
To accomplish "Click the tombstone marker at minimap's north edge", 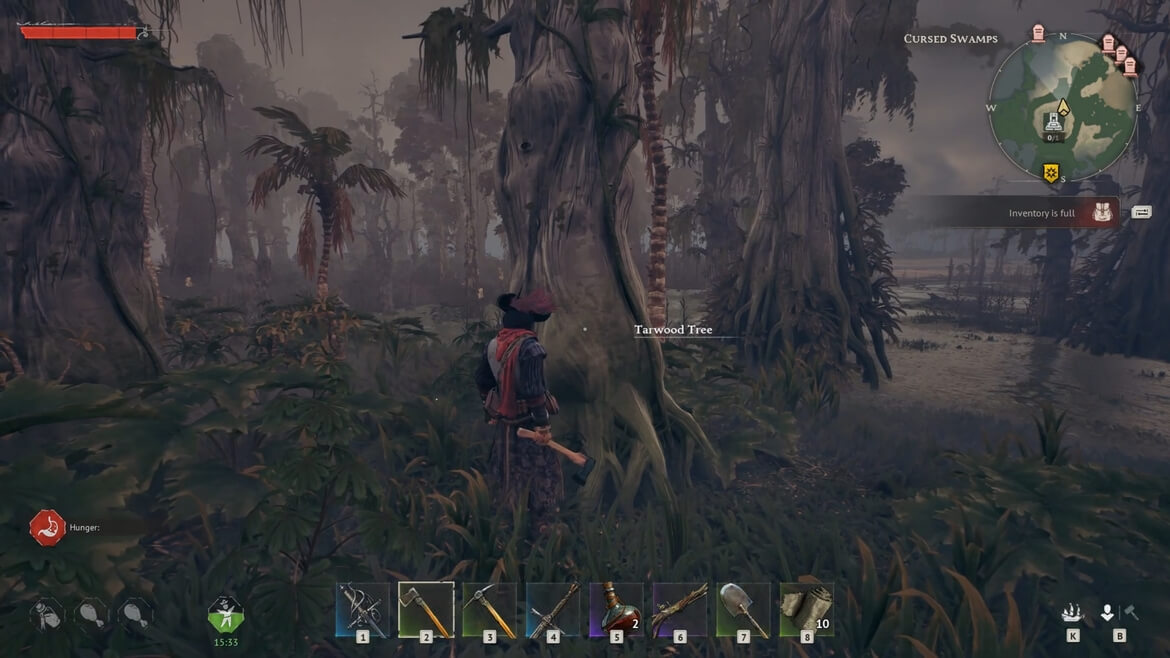I will [1038, 33].
